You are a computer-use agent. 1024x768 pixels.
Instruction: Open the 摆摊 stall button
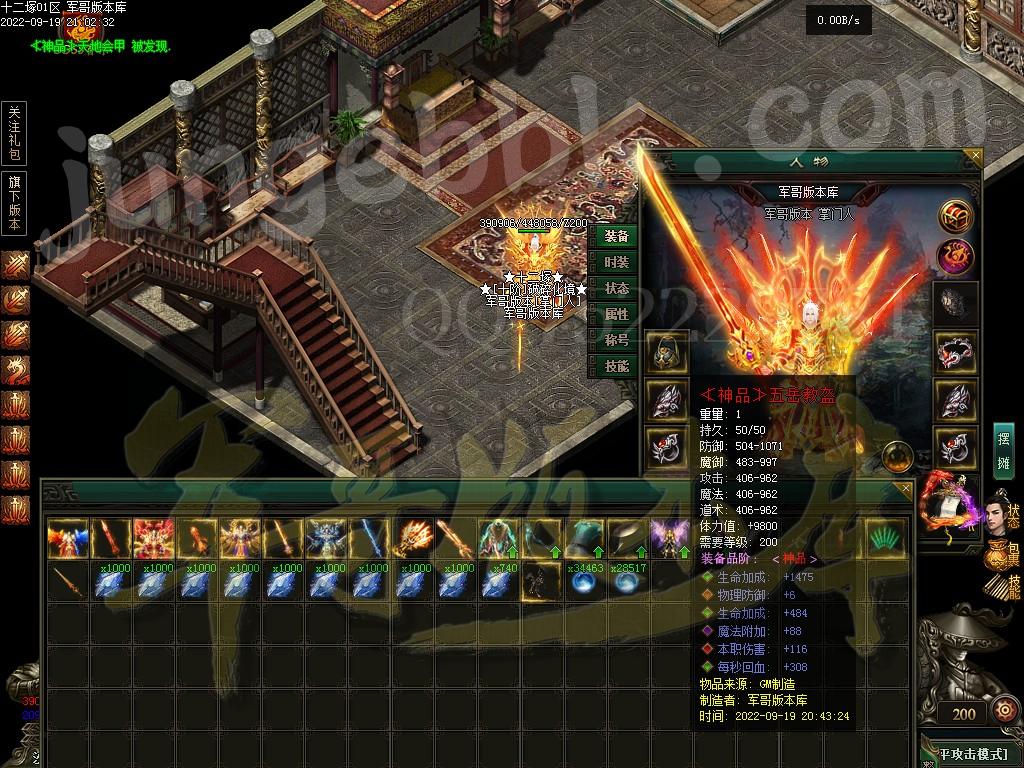click(x=1004, y=451)
